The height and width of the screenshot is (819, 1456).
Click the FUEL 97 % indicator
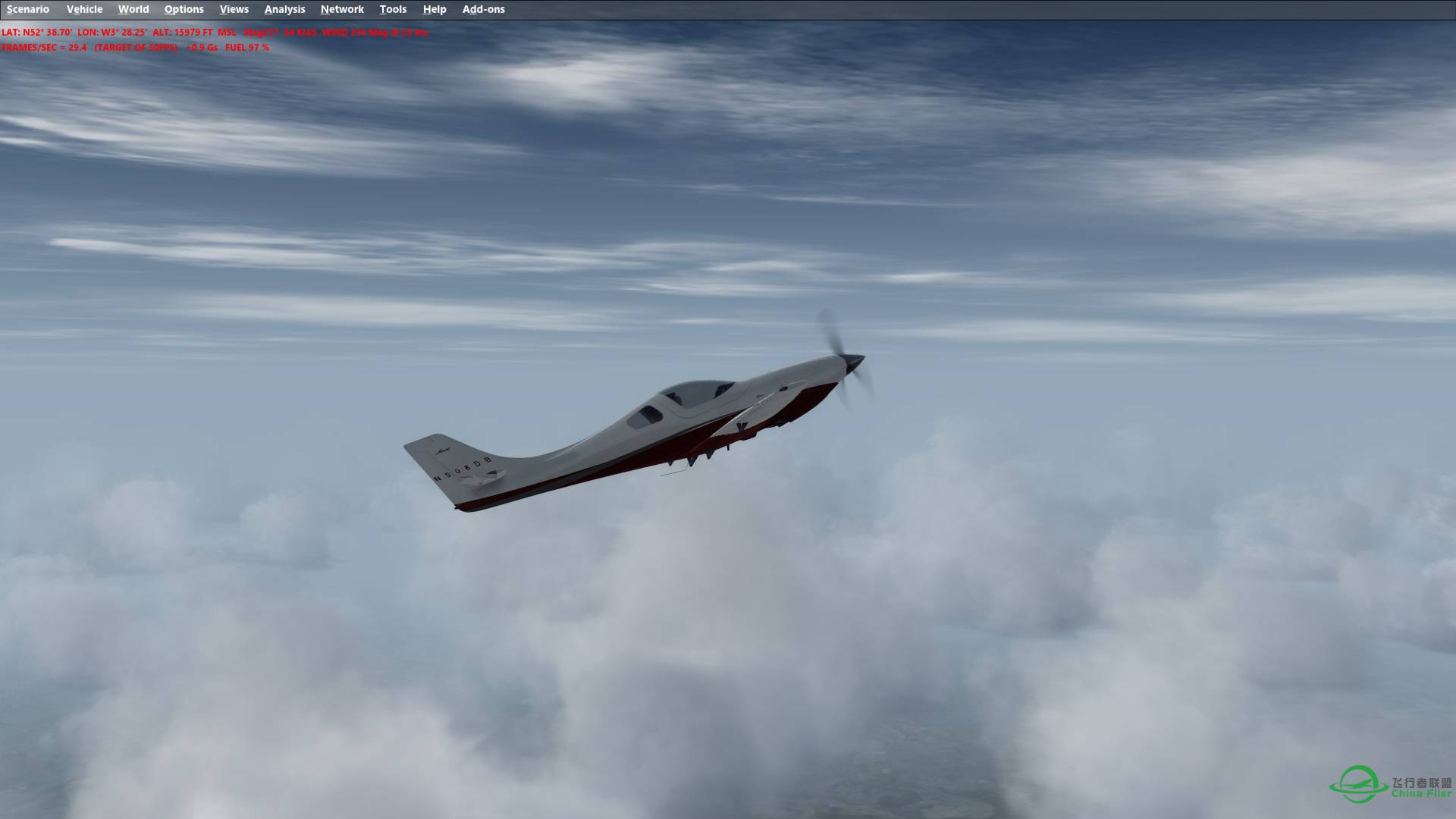[x=246, y=47]
